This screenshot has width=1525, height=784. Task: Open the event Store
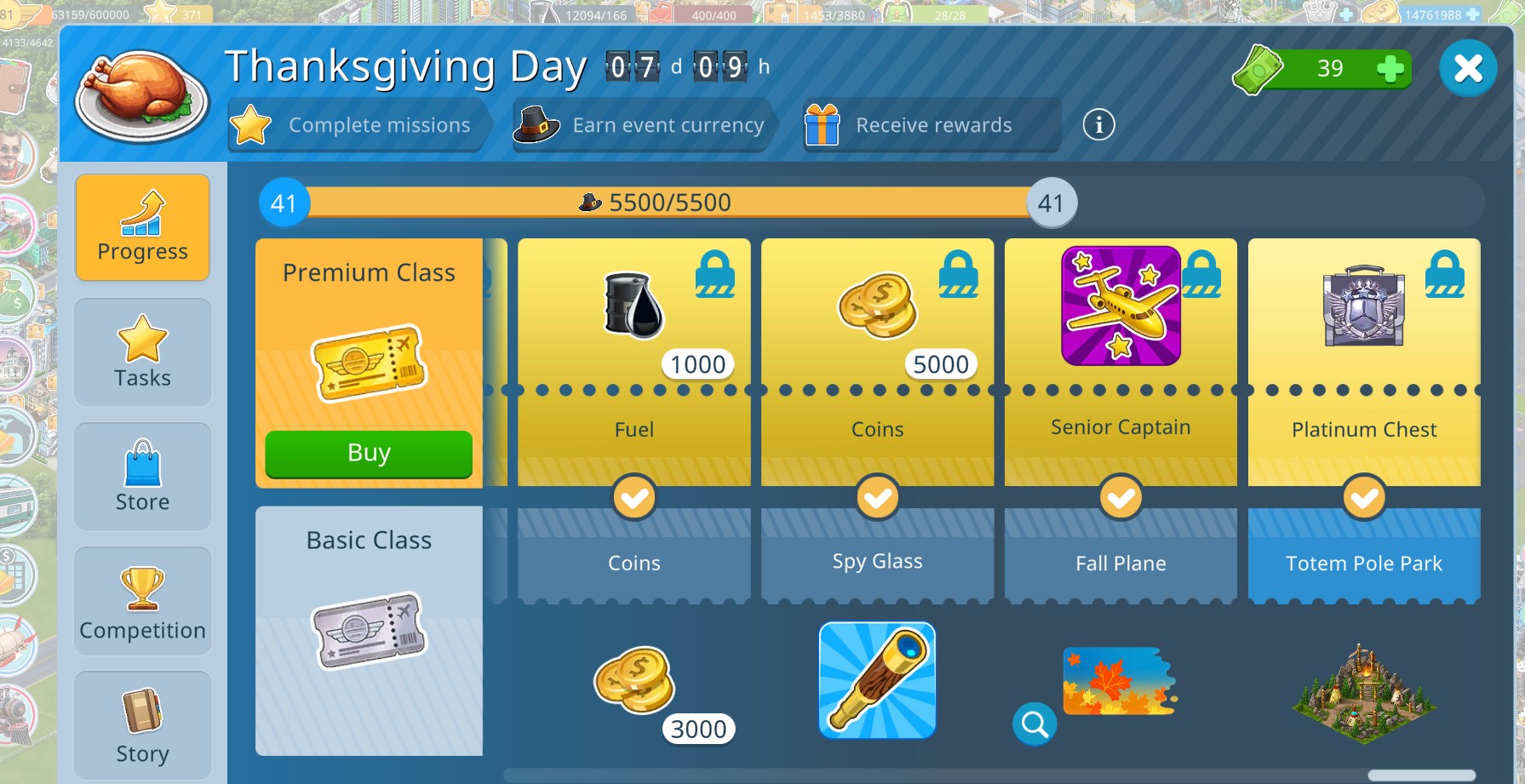pos(142,476)
